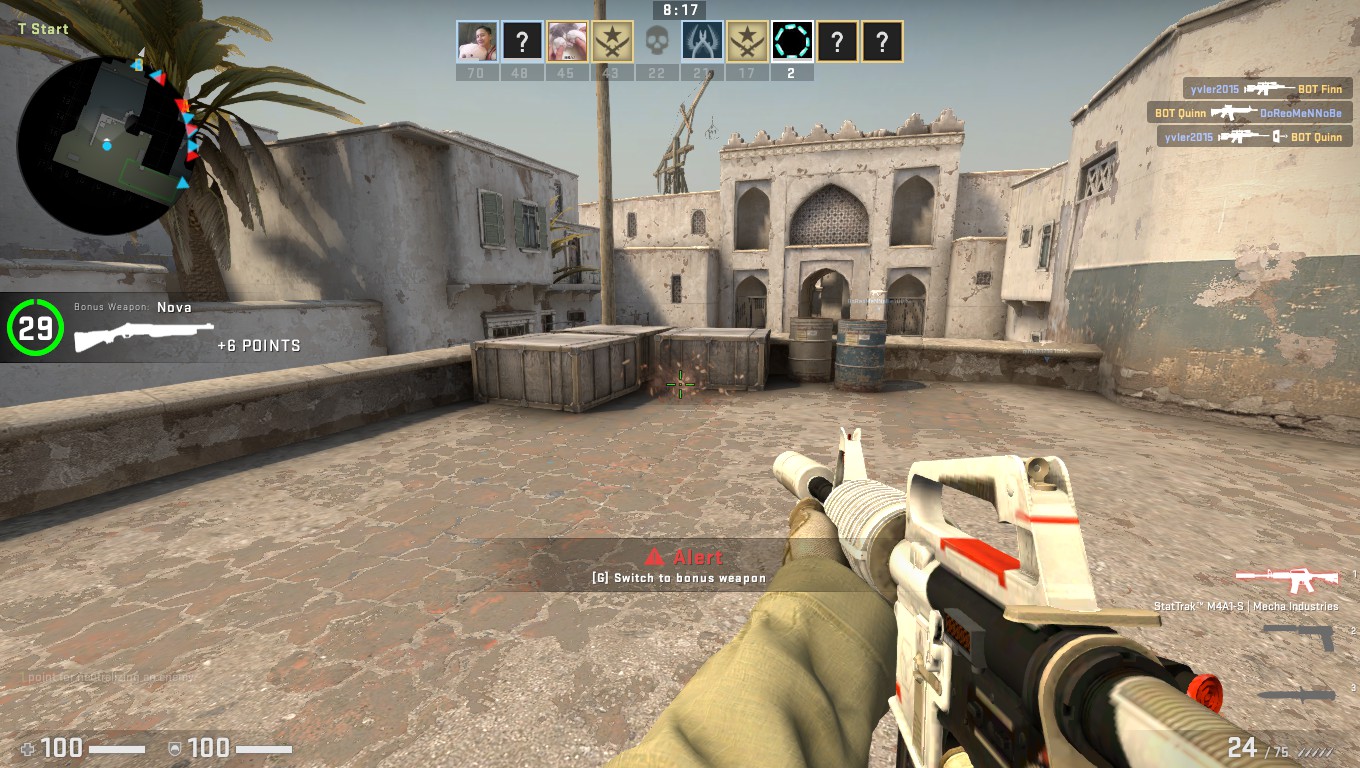The width and height of the screenshot is (1360, 768).
Task: Choose the knife weapon slot
Action: coord(1296,694)
